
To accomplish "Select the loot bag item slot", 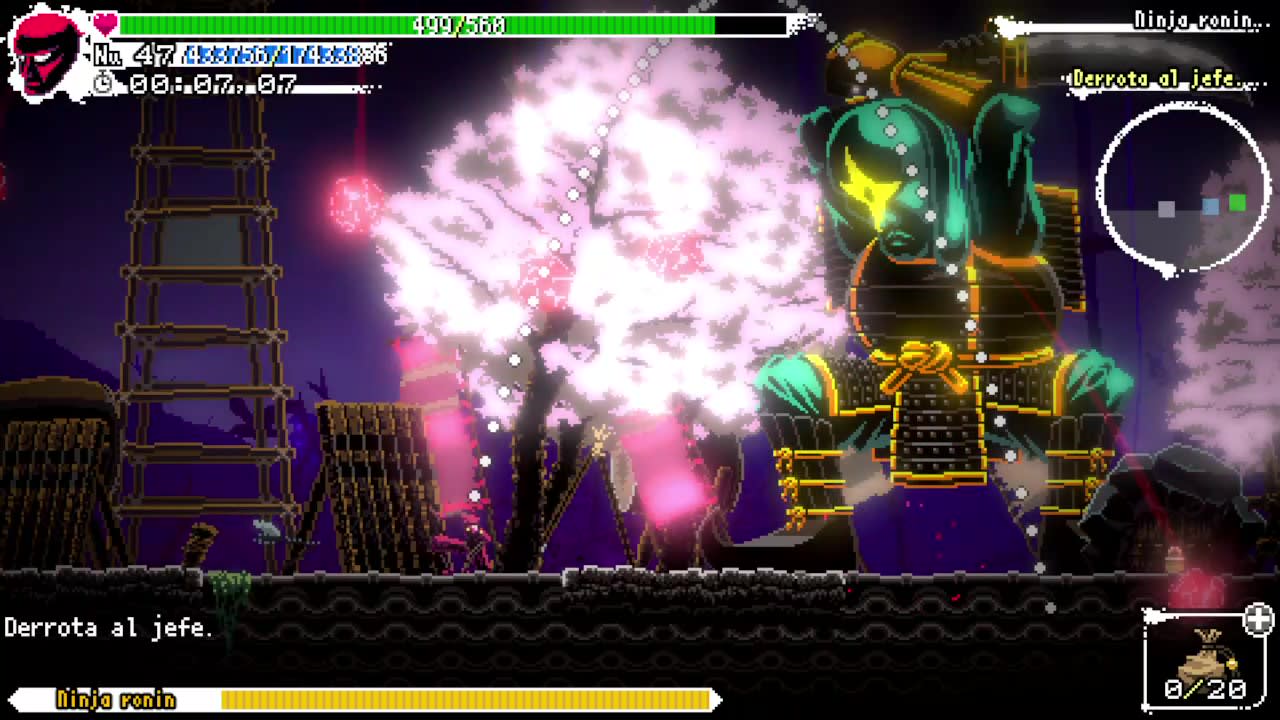I will pyautogui.click(x=1204, y=662).
